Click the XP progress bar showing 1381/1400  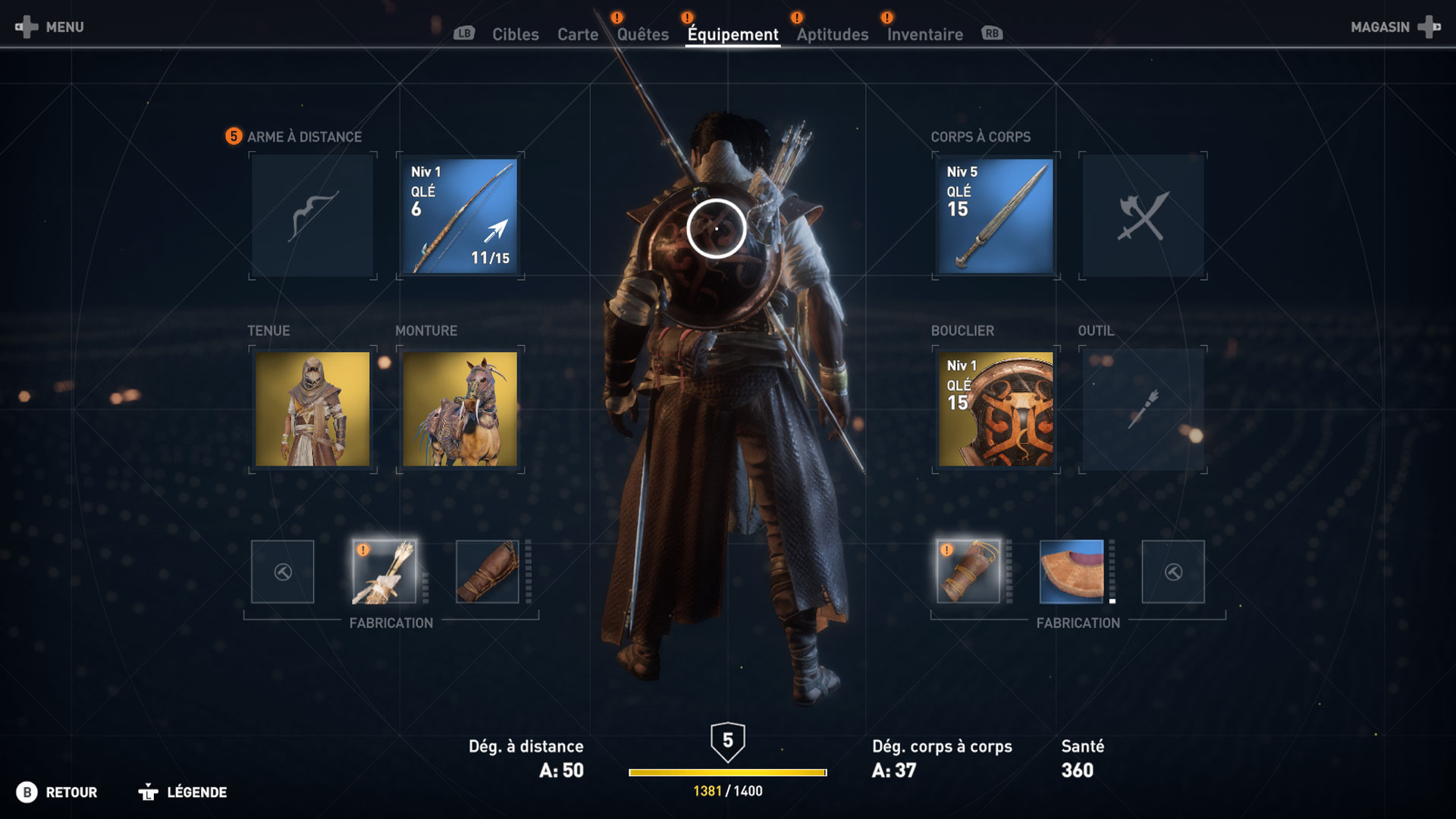726,770
